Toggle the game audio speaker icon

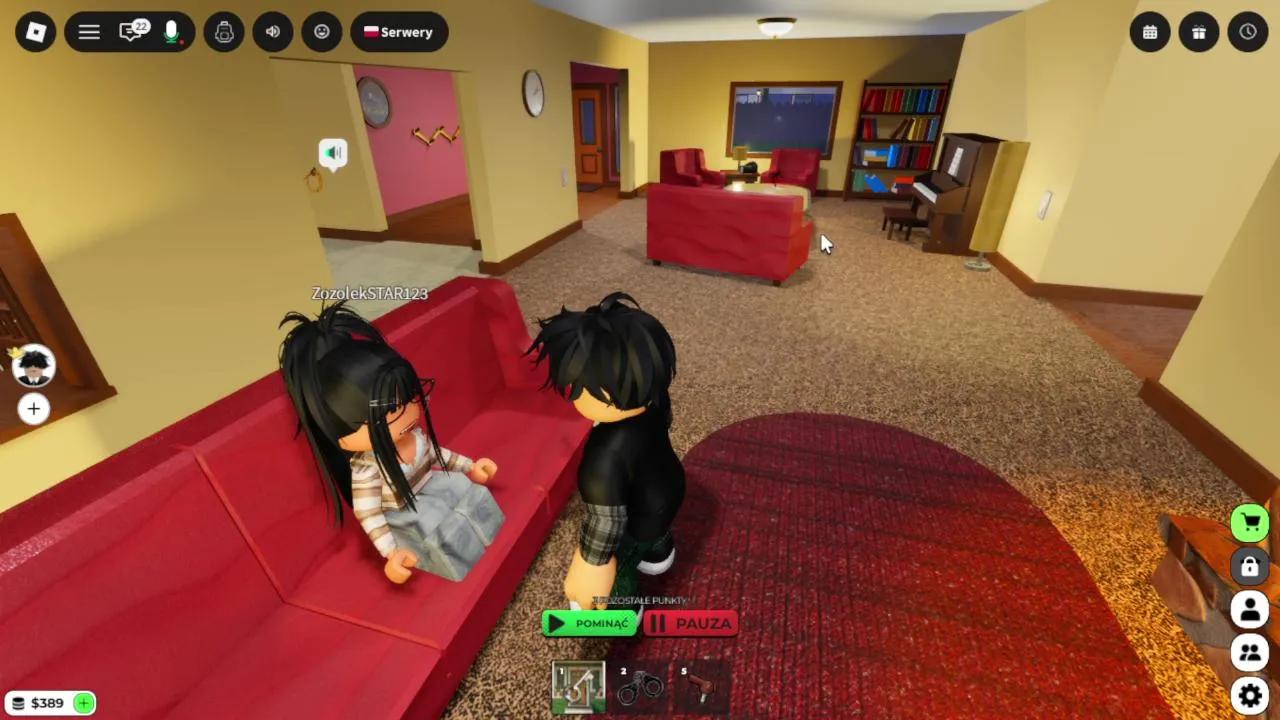(x=272, y=31)
